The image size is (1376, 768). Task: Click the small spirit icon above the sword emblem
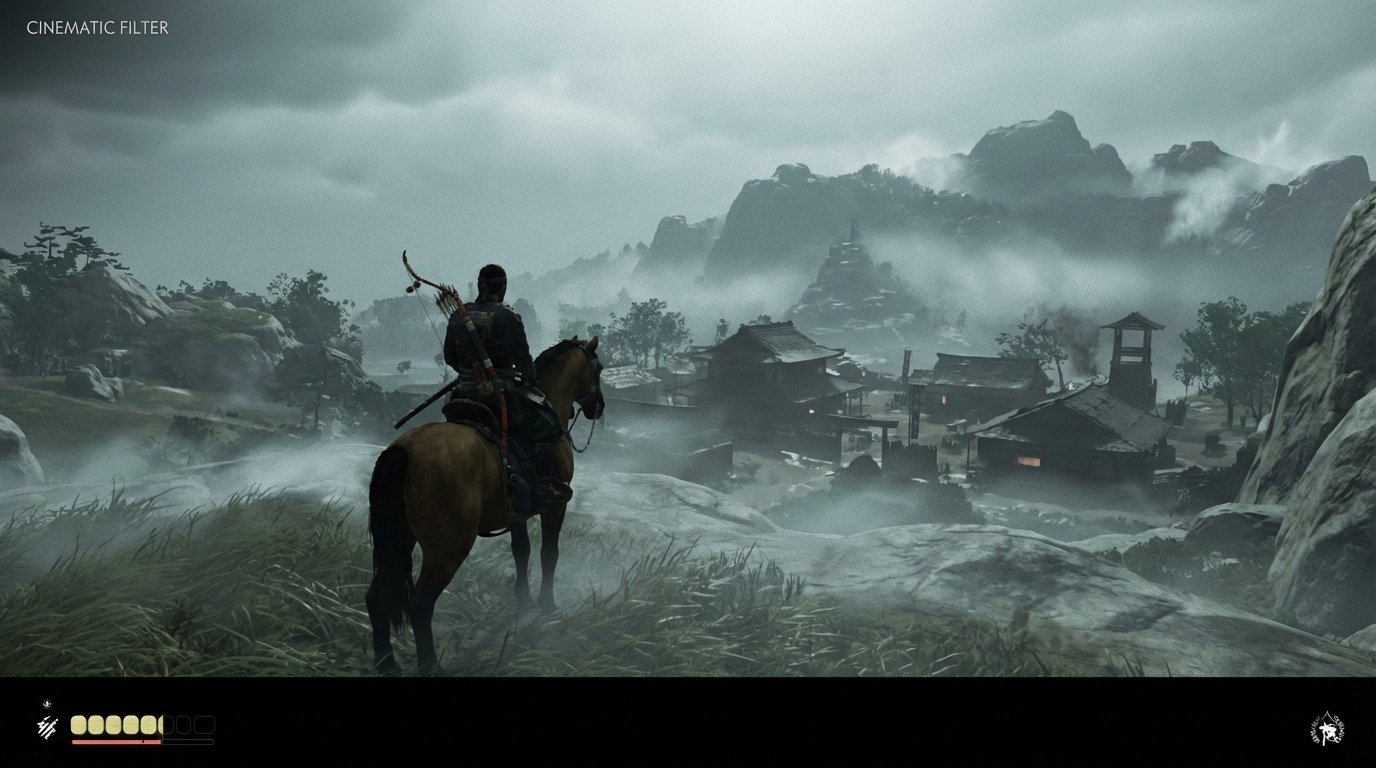(x=47, y=703)
